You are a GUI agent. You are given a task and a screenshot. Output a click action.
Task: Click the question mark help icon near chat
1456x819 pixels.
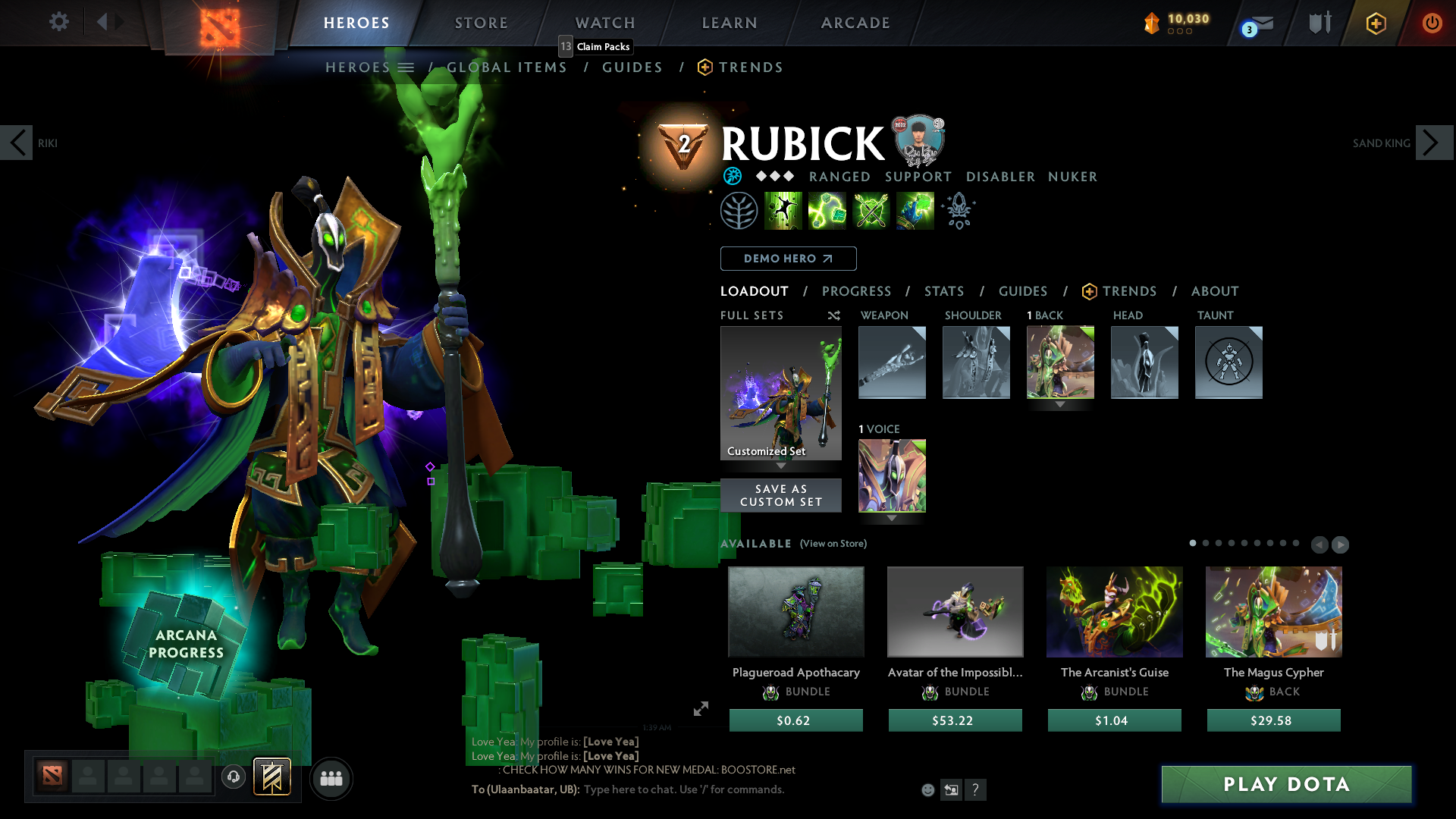click(977, 789)
